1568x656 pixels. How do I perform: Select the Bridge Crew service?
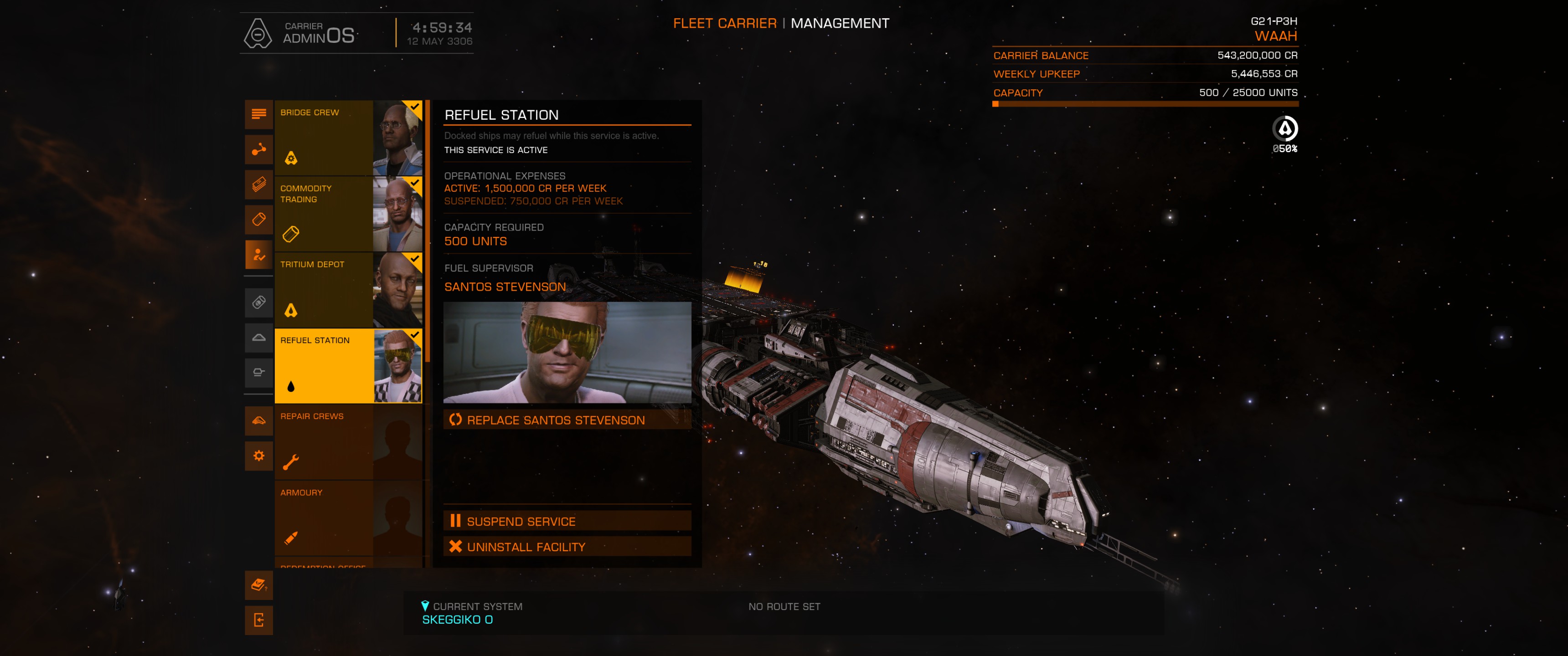pyautogui.click(x=348, y=138)
